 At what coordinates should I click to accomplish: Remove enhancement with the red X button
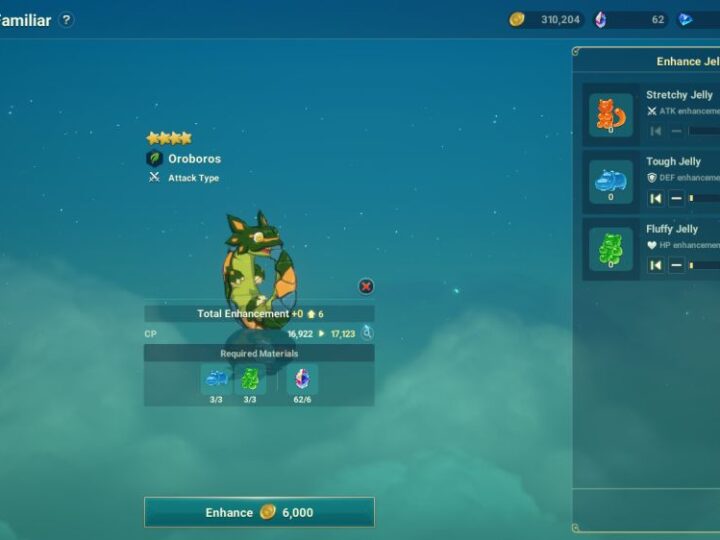366,287
